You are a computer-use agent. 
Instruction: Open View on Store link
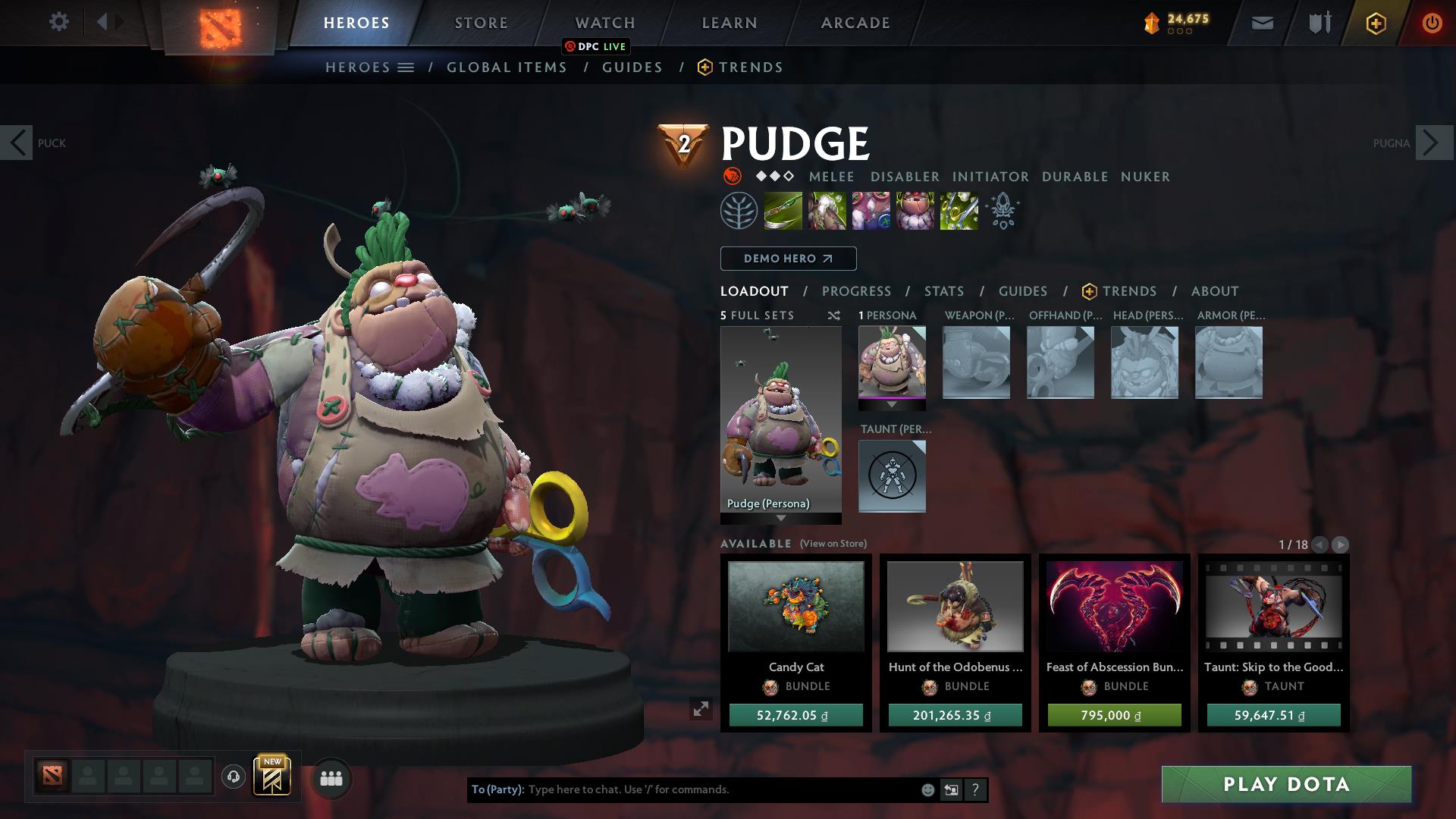coord(833,544)
